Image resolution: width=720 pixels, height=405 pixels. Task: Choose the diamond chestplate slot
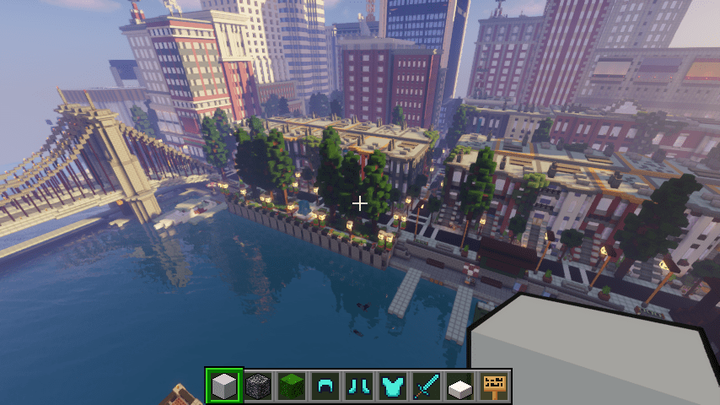[x=392, y=386]
